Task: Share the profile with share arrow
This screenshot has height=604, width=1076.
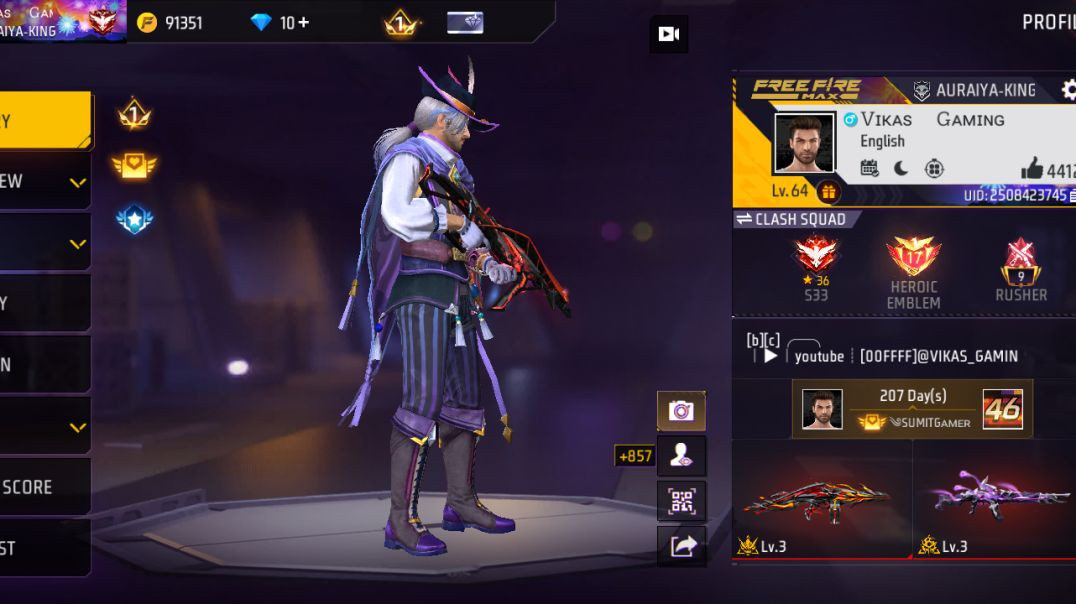Action: [681, 546]
